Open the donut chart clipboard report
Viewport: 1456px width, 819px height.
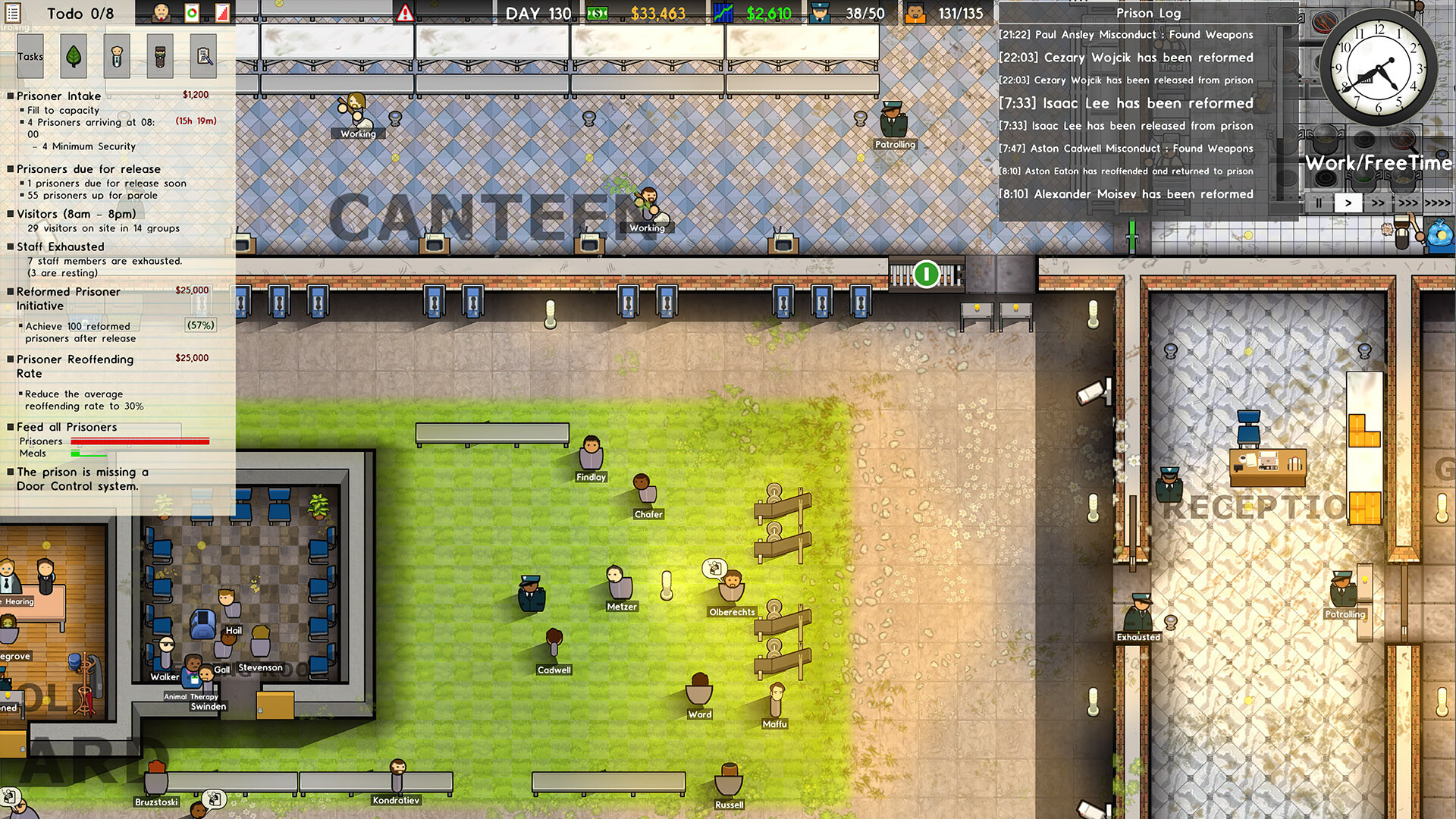coord(191,11)
